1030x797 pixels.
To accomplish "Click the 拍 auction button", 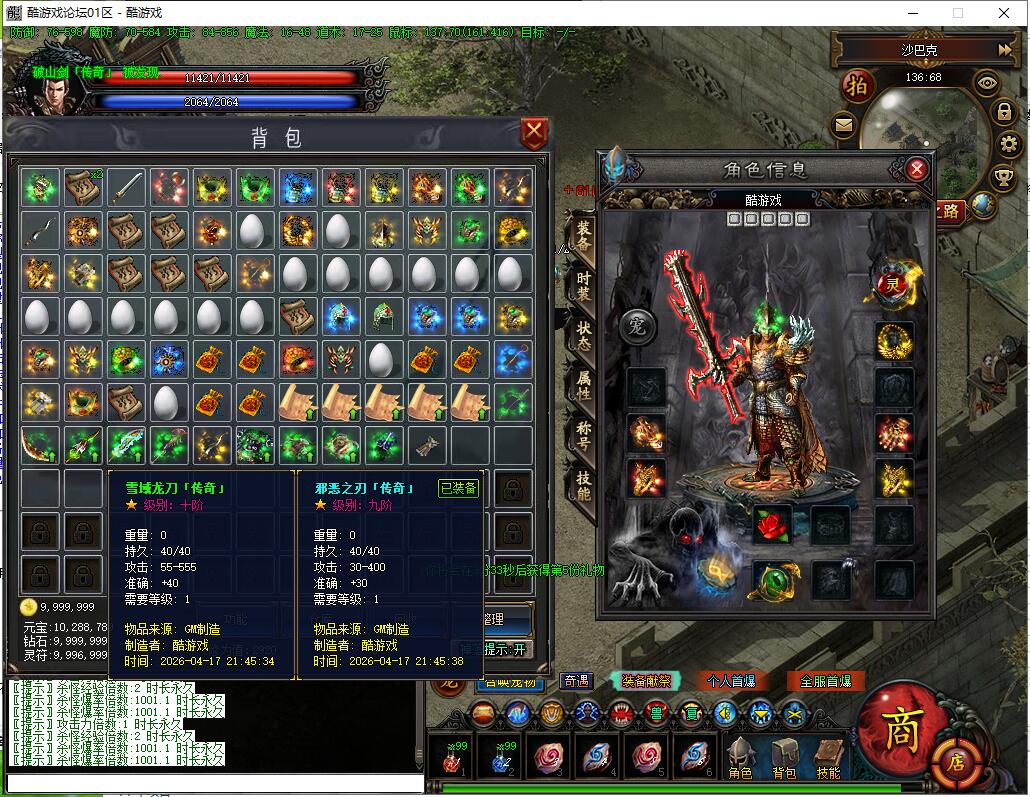I will [x=857, y=85].
